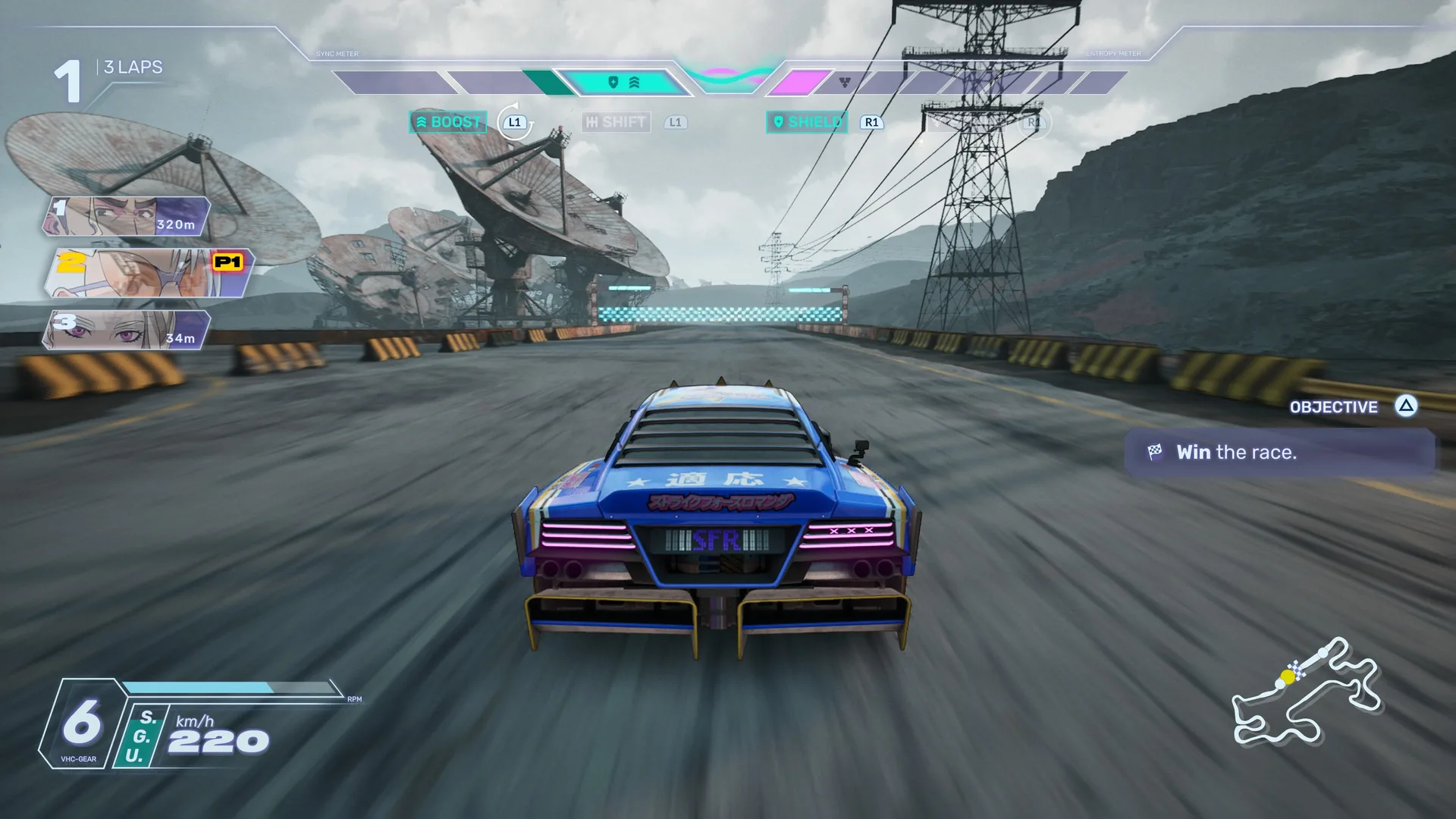
Task: Select the first-place racer portrait
Action: click(127, 216)
